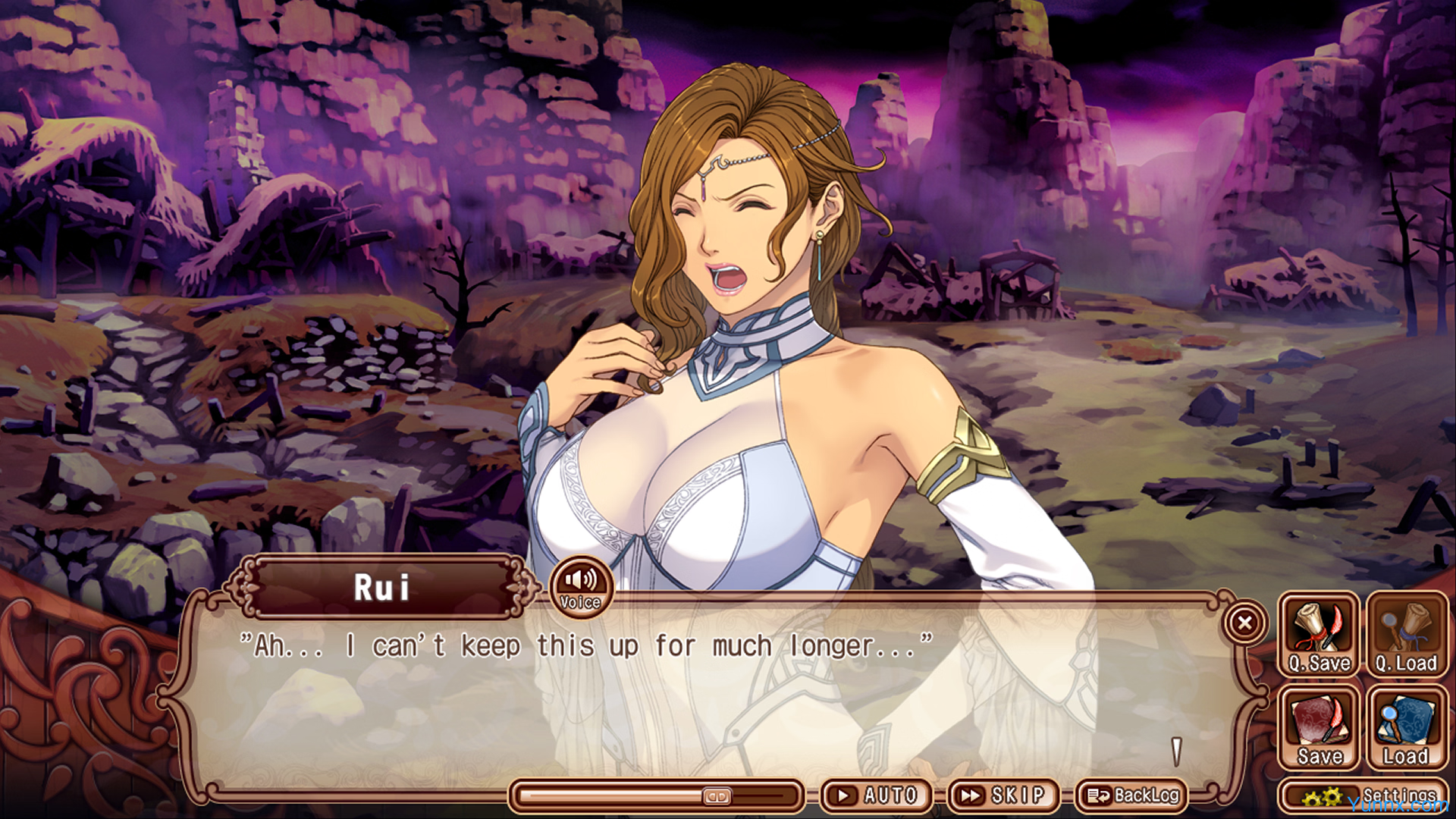Close the dialogue text box

click(1244, 623)
